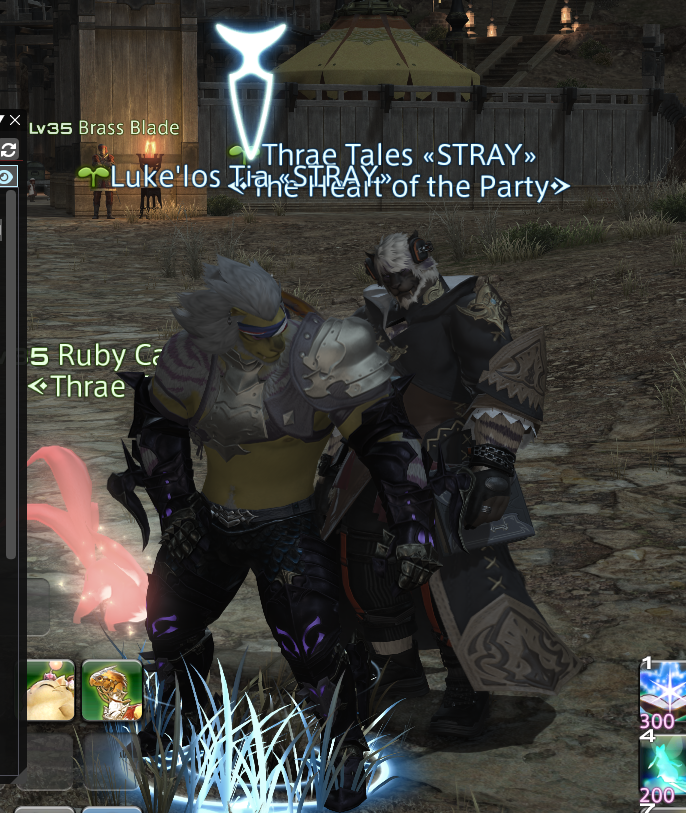Image resolution: width=686 pixels, height=813 pixels.
Task: Target the Lv35 Brass Blade nameplate
Action: (x=104, y=128)
